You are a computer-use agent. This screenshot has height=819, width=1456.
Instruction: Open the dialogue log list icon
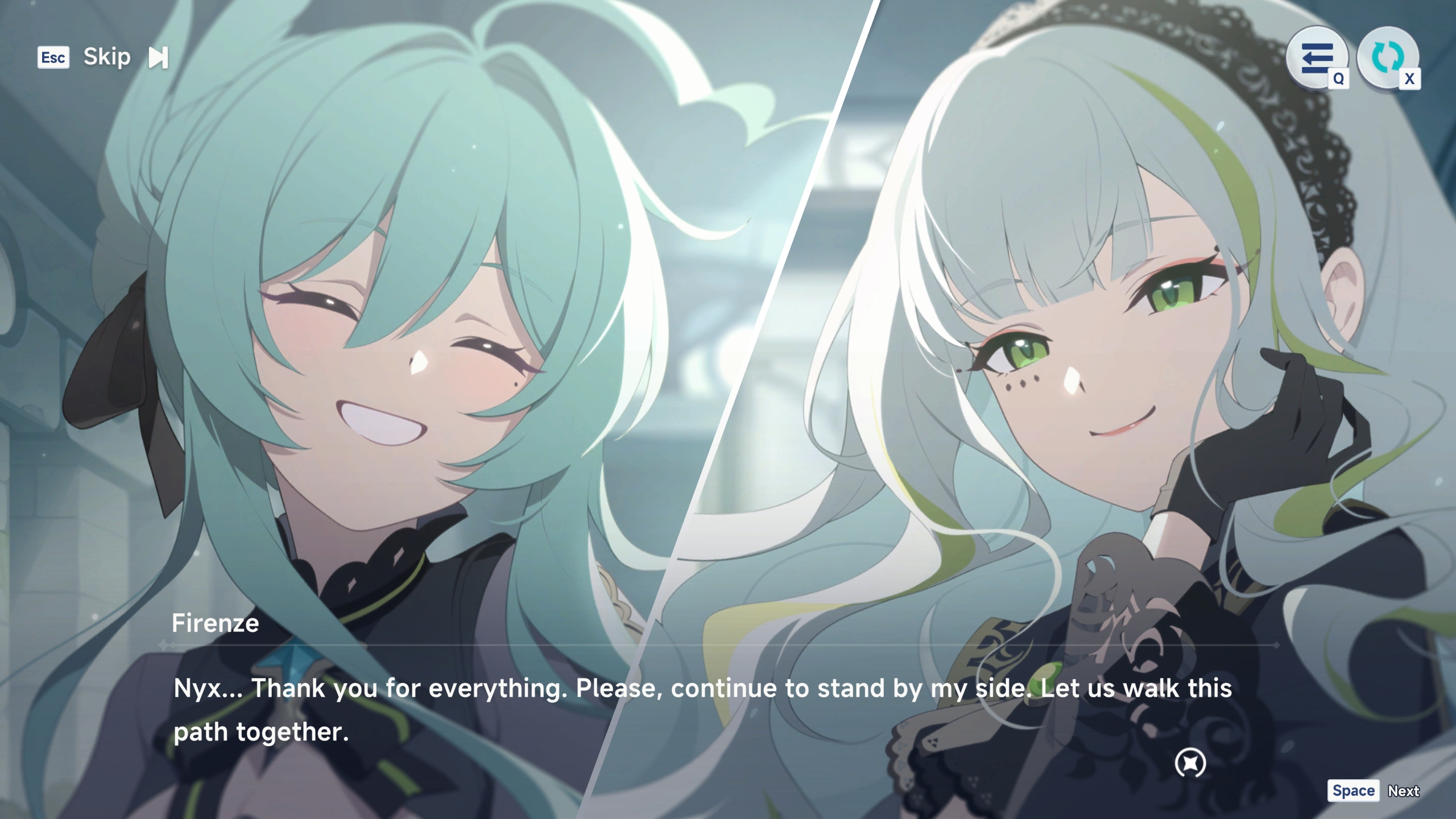tap(1317, 57)
